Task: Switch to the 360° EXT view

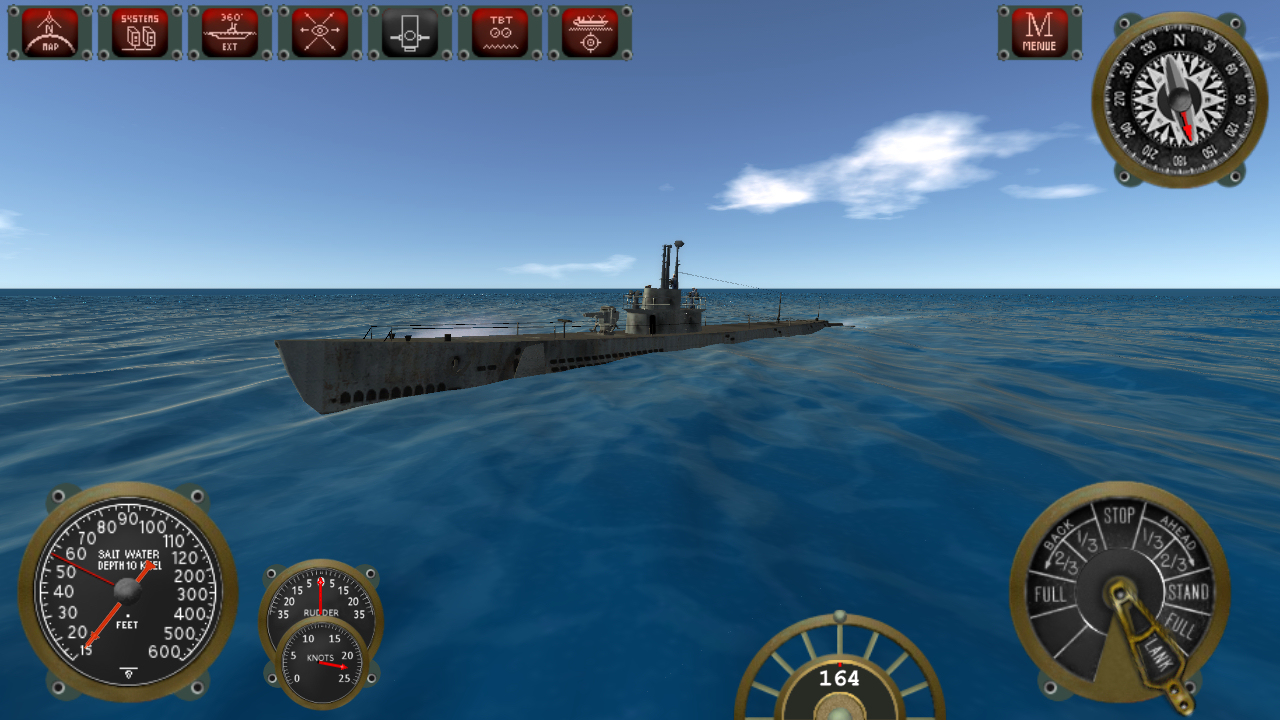Action: [229, 31]
